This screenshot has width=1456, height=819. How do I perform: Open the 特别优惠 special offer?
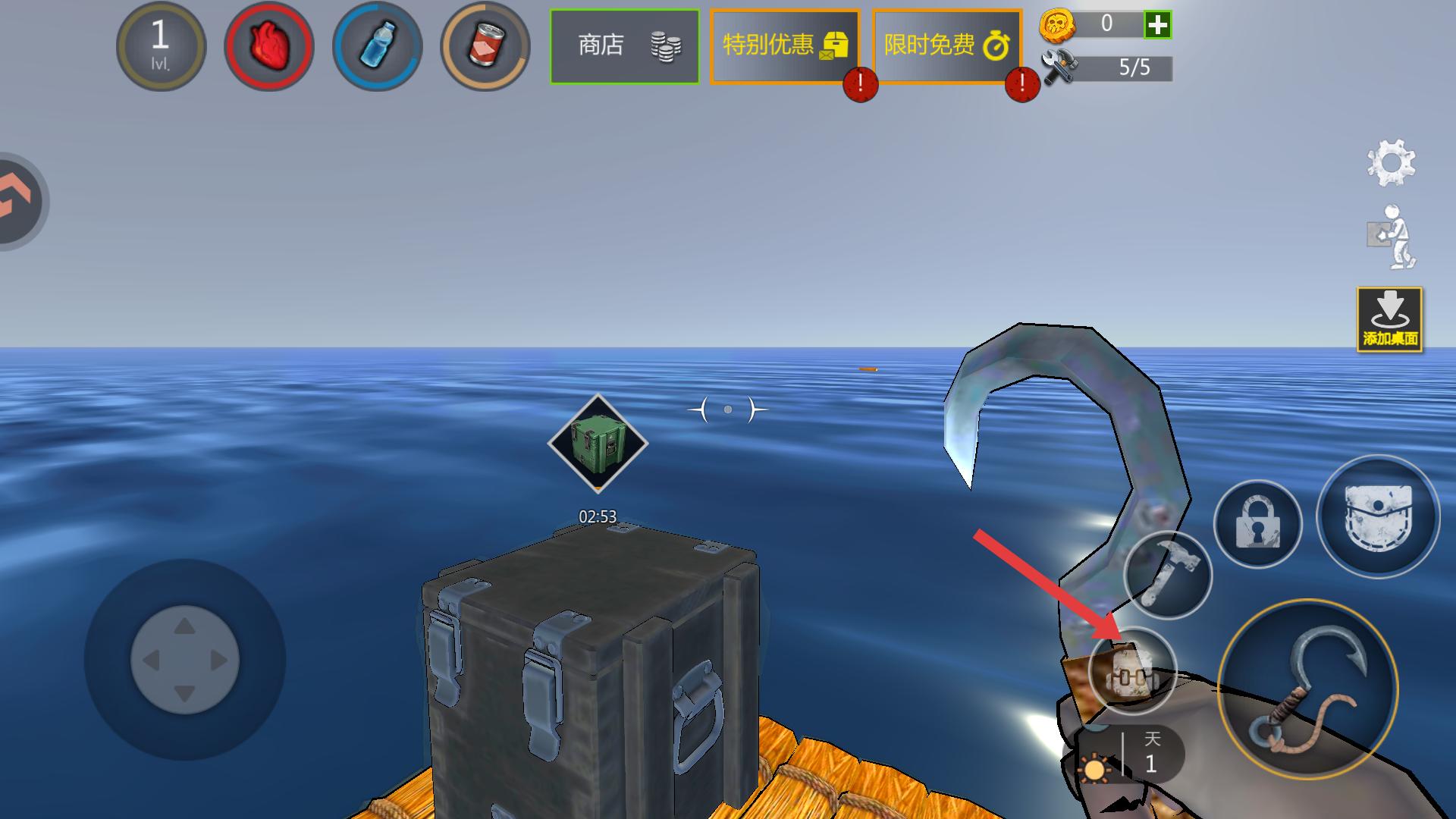(784, 46)
